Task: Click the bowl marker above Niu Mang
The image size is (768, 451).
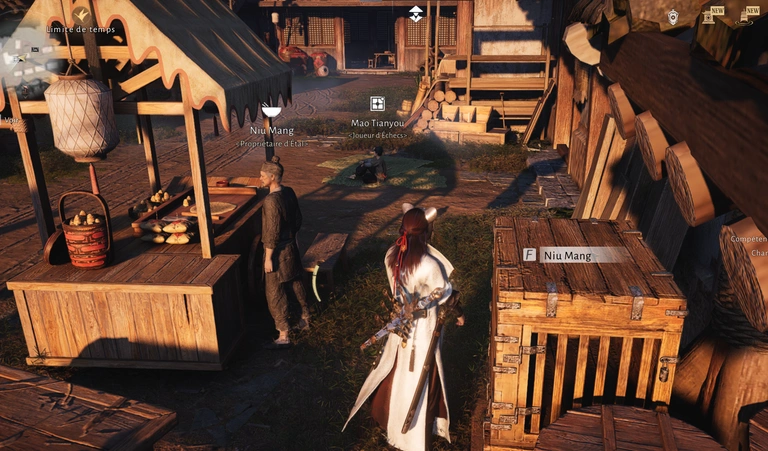Action: 270,111
